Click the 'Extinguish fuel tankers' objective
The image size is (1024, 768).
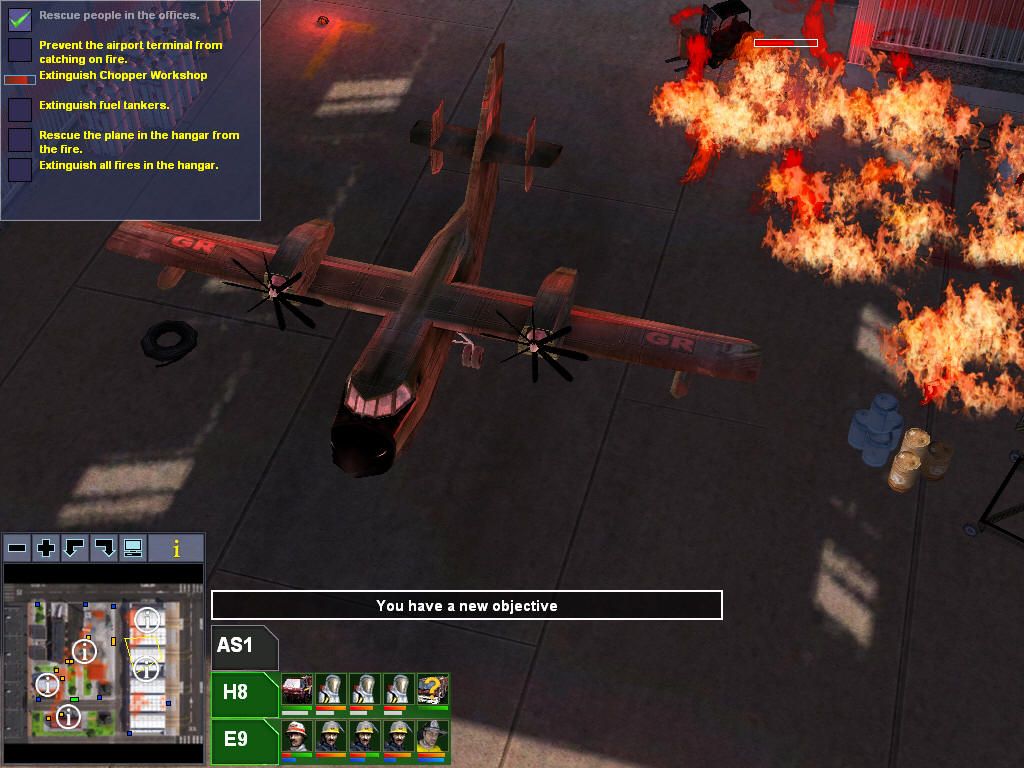click(x=104, y=105)
